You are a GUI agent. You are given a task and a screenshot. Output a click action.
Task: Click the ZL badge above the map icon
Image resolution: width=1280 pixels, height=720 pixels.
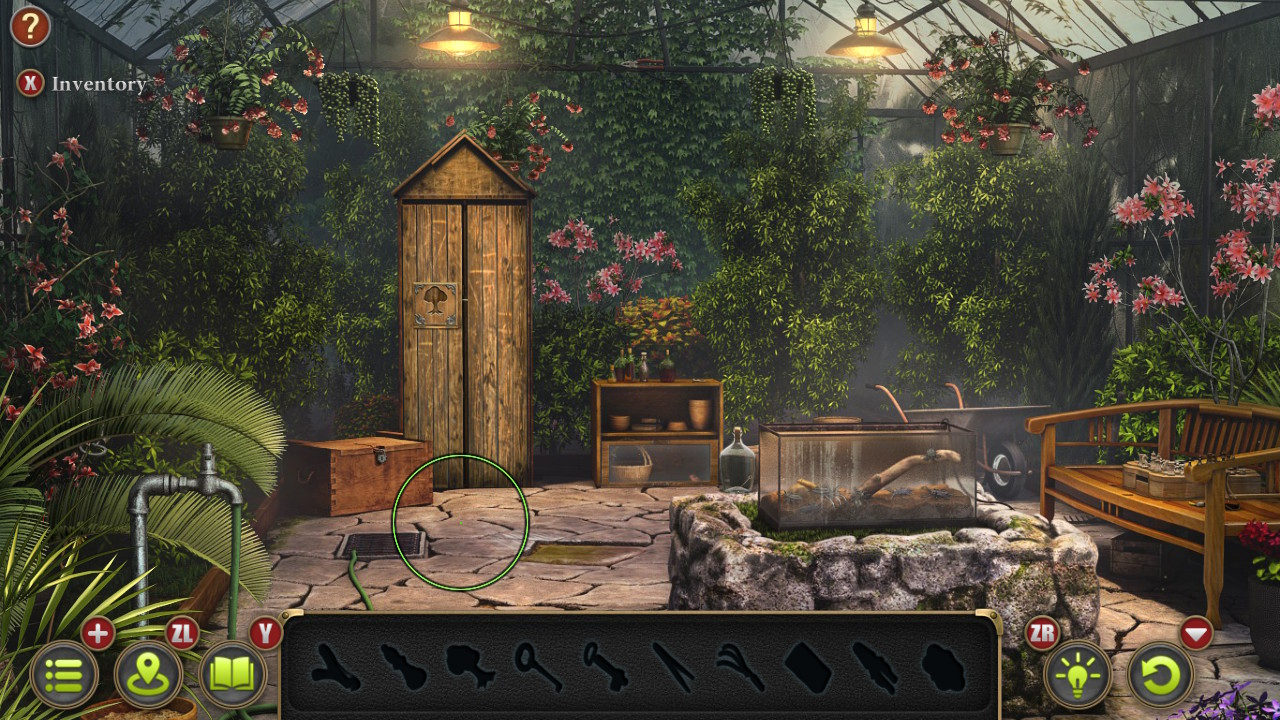(x=182, y=633)
